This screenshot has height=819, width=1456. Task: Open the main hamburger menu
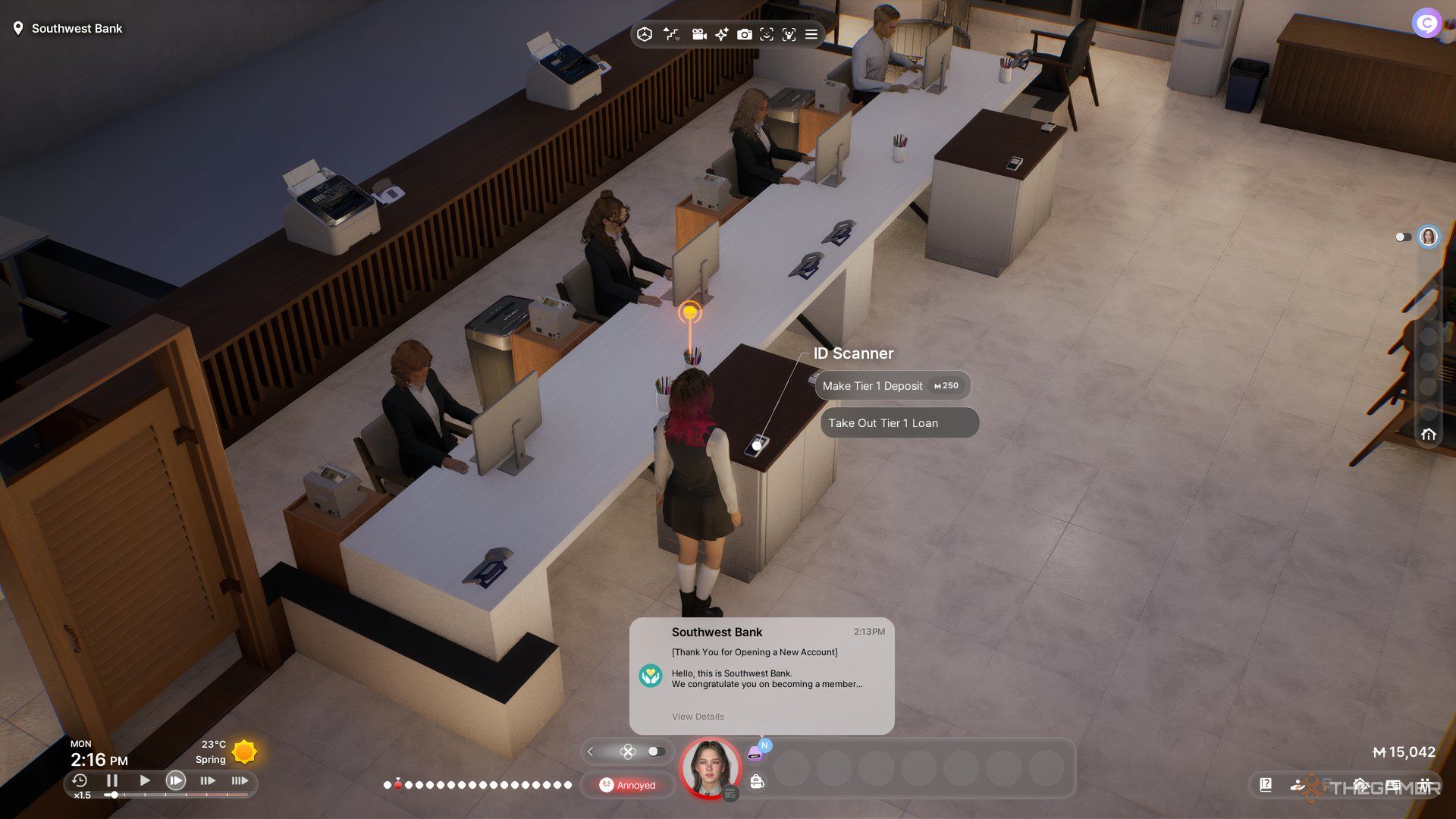(811, 34)
